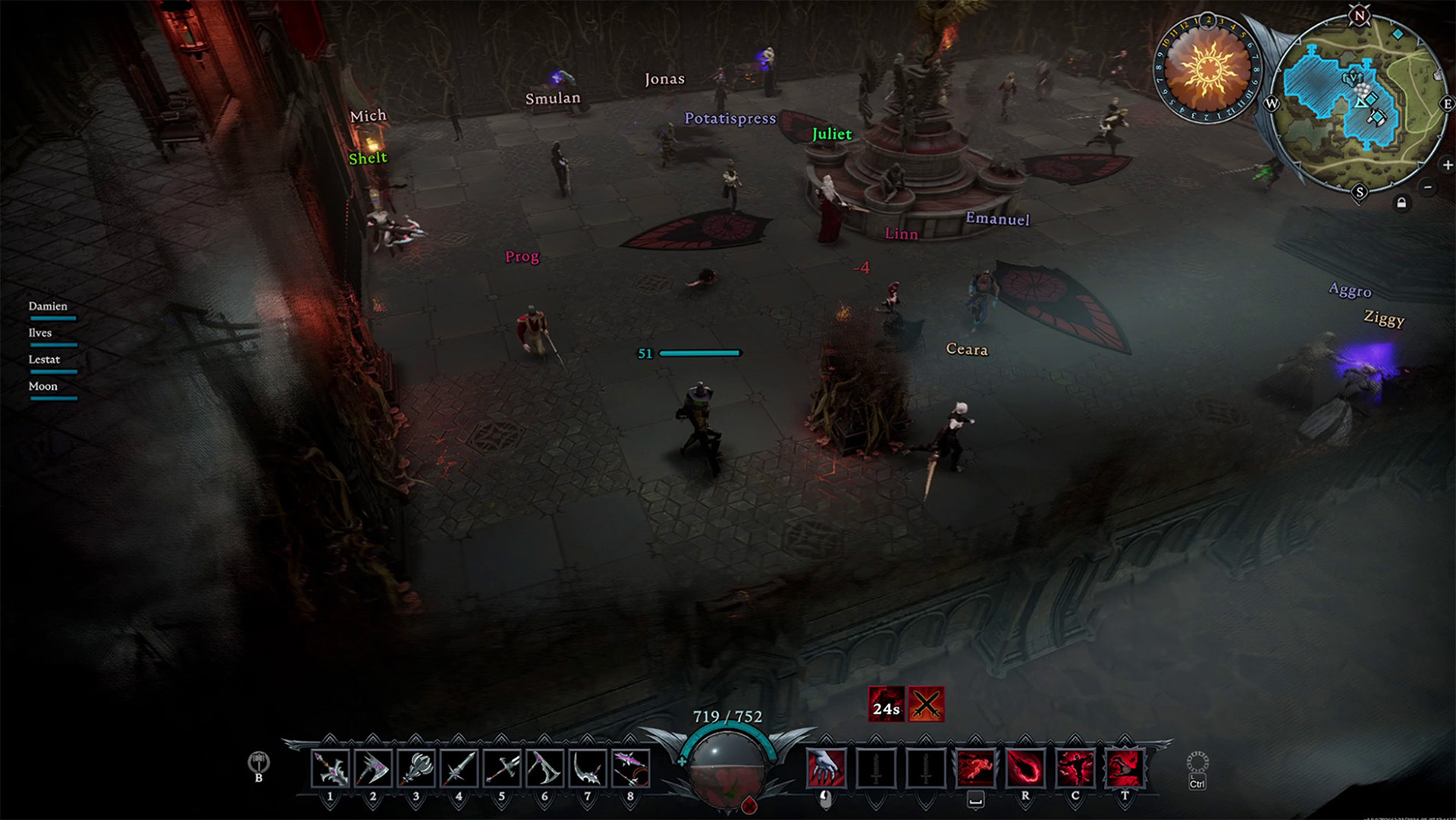Trigger the ultimate ability on T
The width and height of the screenshot is (1456, 820).
pos(1125,768)
